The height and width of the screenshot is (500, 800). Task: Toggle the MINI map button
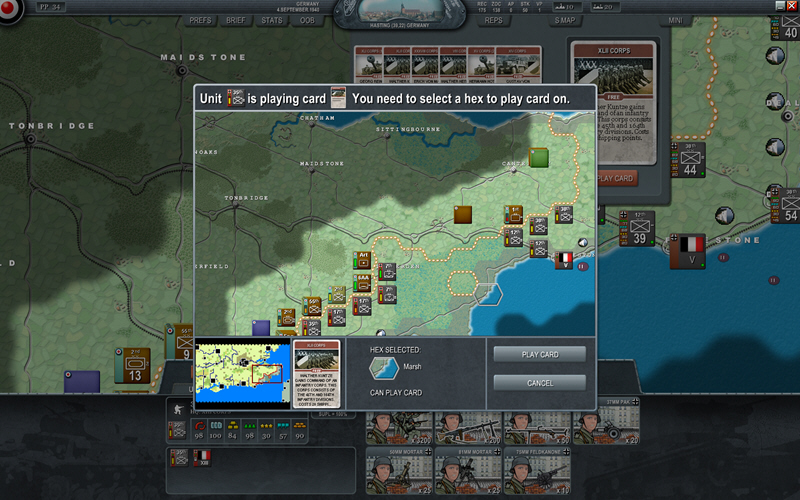[676, 20]
